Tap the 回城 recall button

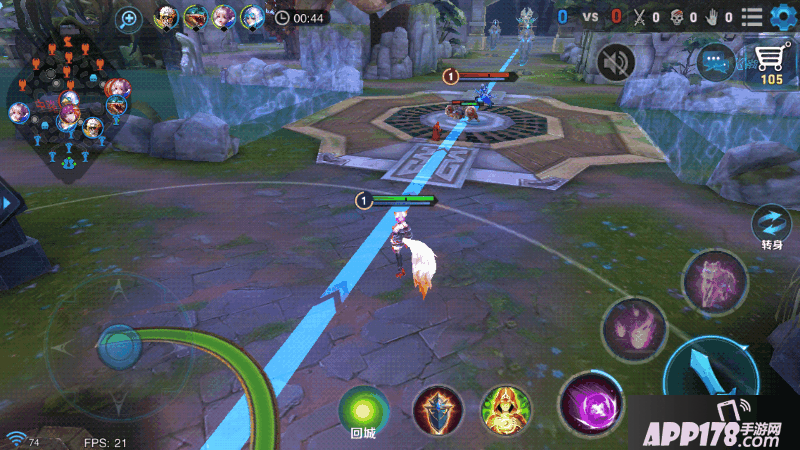(363, 409)
